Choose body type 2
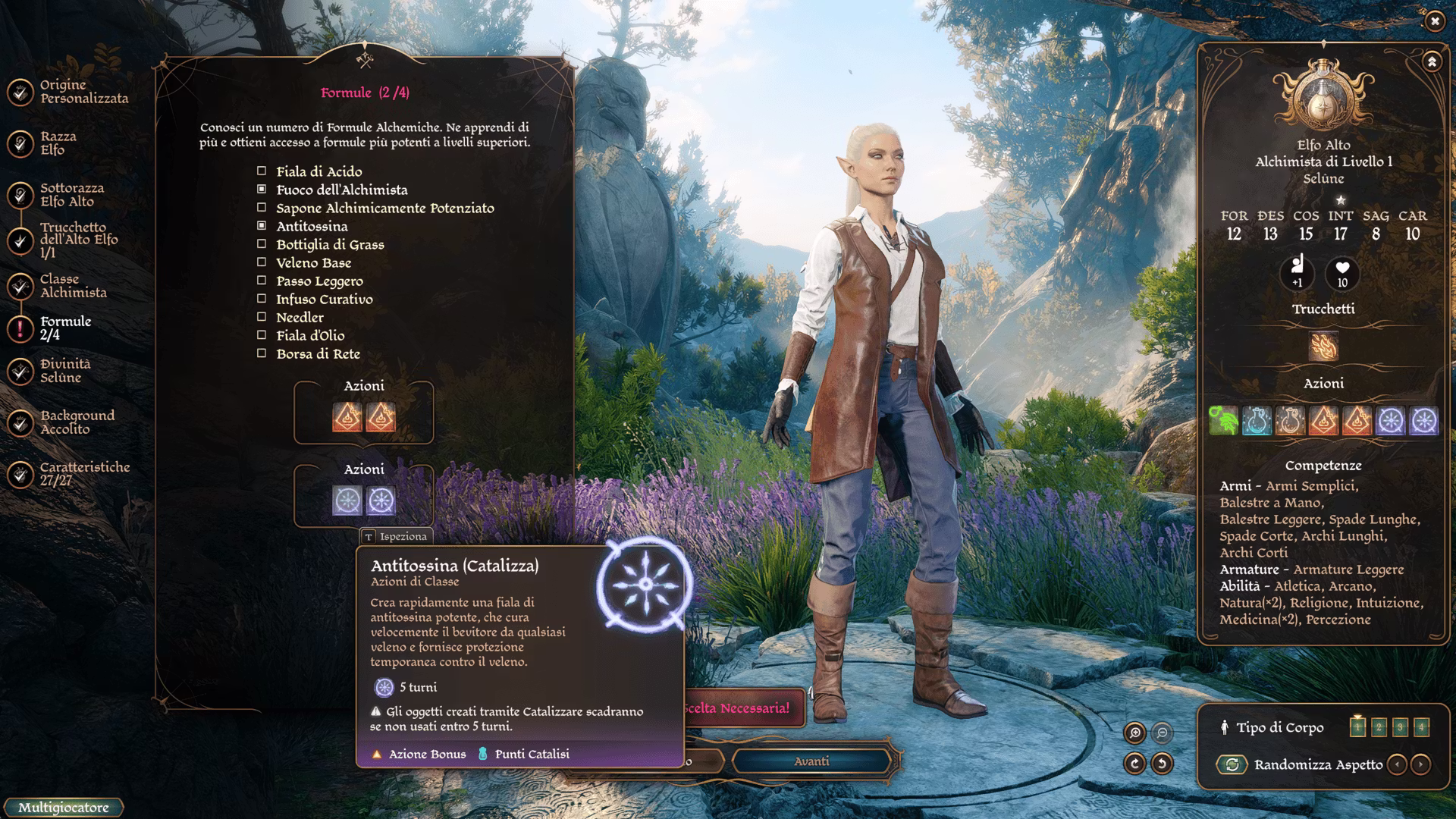This screenshot has height=819, width=1456. point(1379,727)
